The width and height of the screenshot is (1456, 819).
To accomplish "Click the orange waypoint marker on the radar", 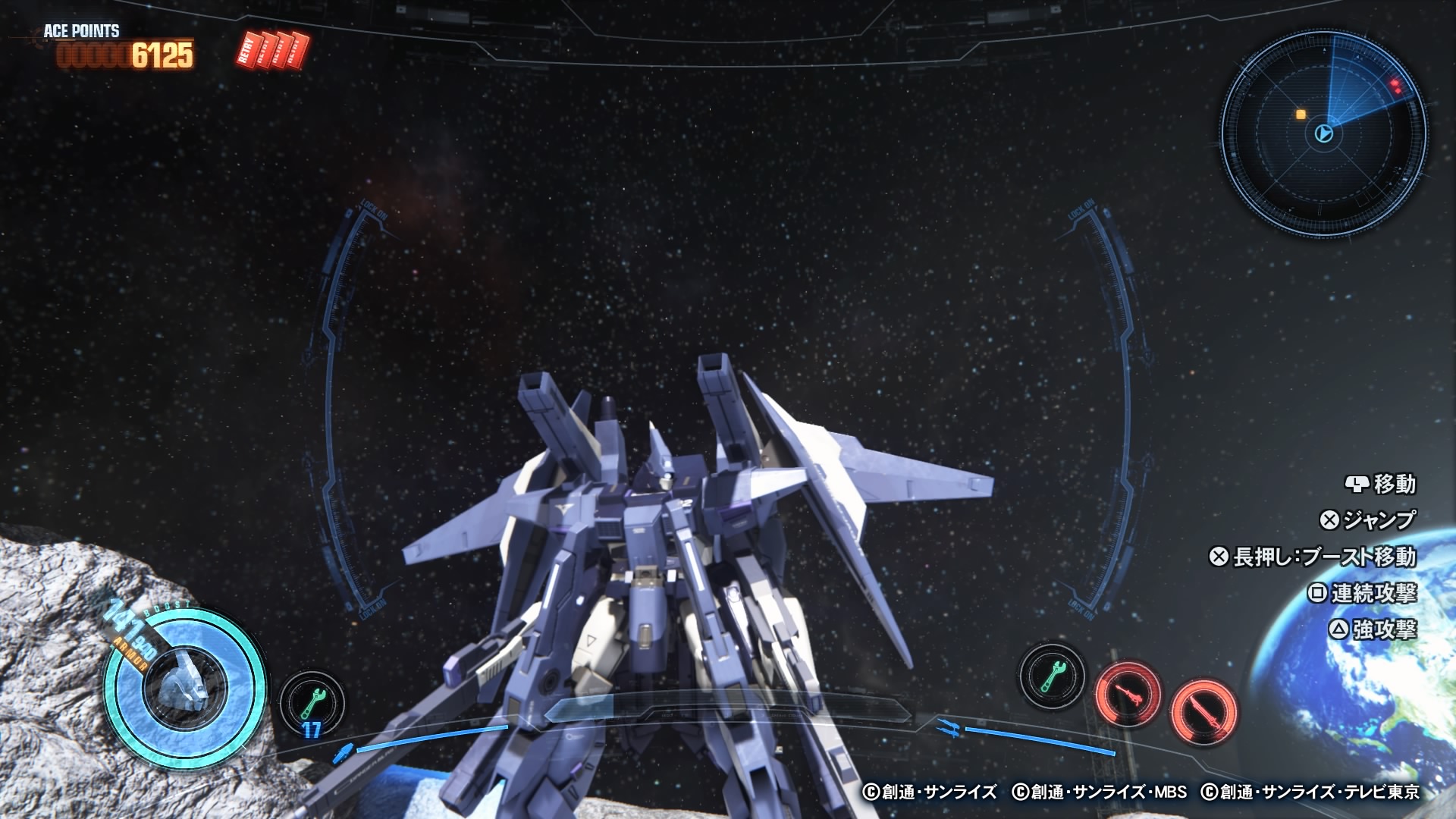I will pos(1300,114).
